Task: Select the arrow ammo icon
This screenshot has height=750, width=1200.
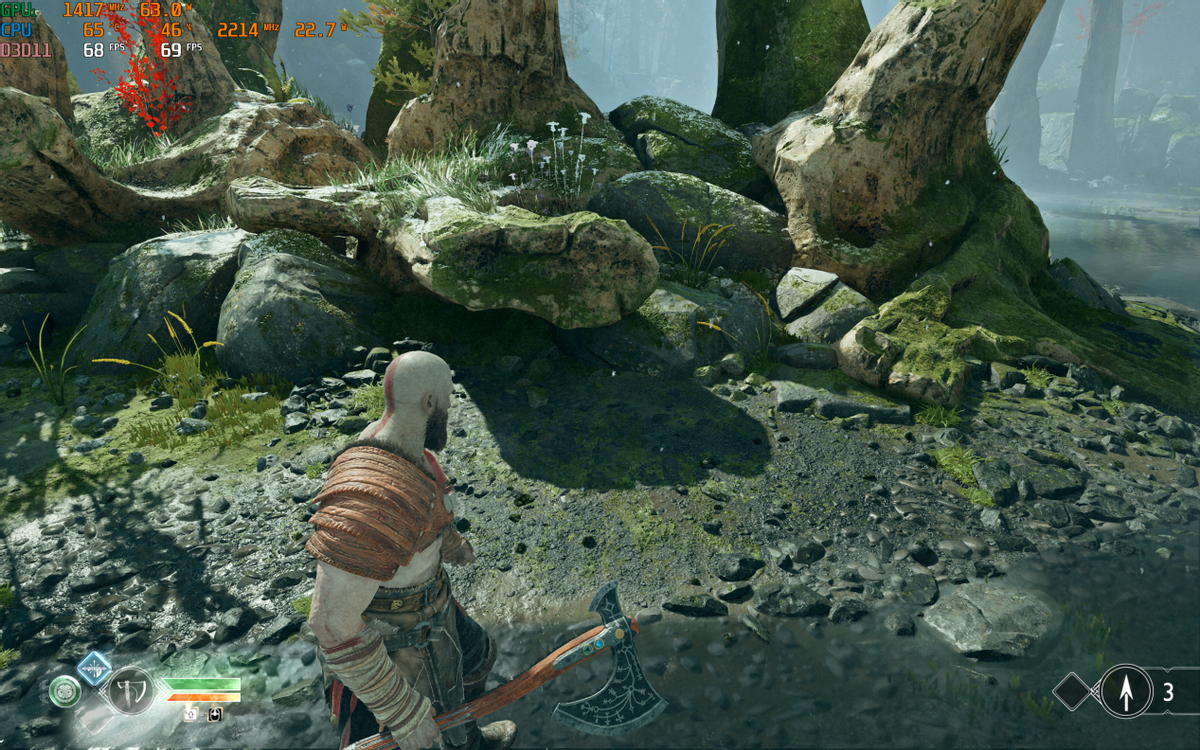Action: click(x=1126, y=691)
